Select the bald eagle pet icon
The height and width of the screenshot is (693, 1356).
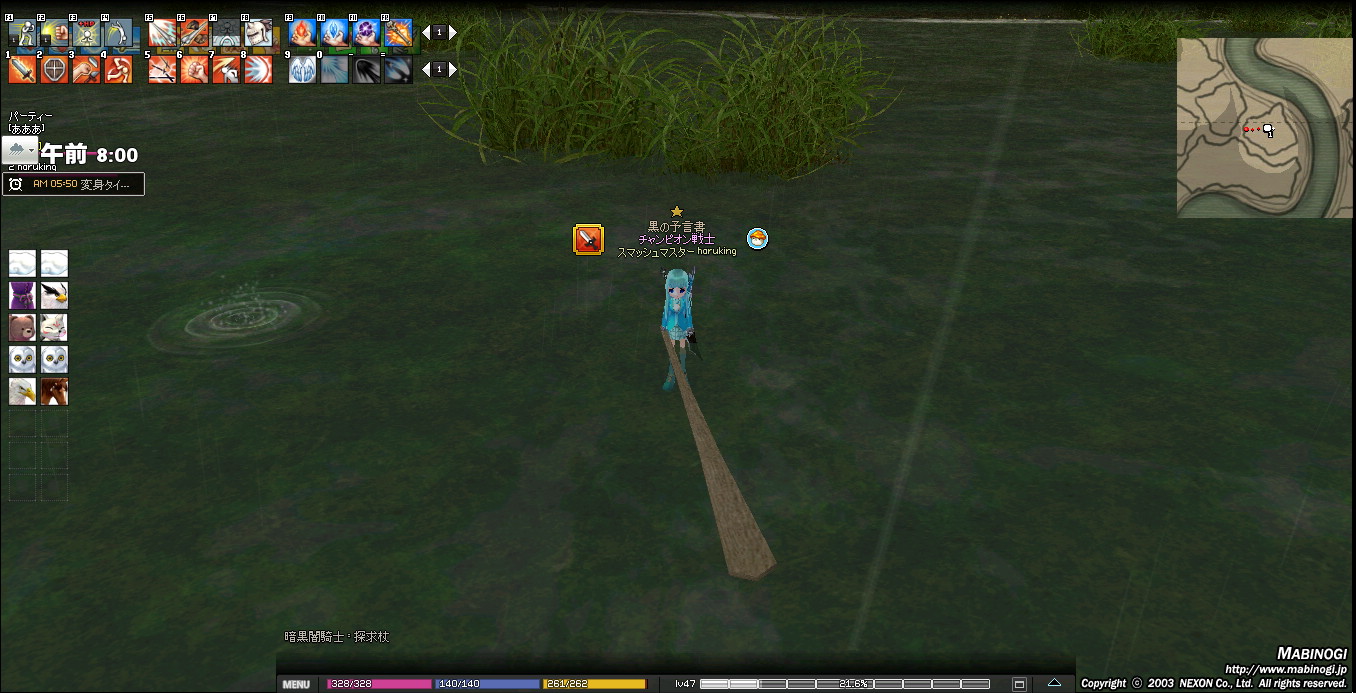22,391
